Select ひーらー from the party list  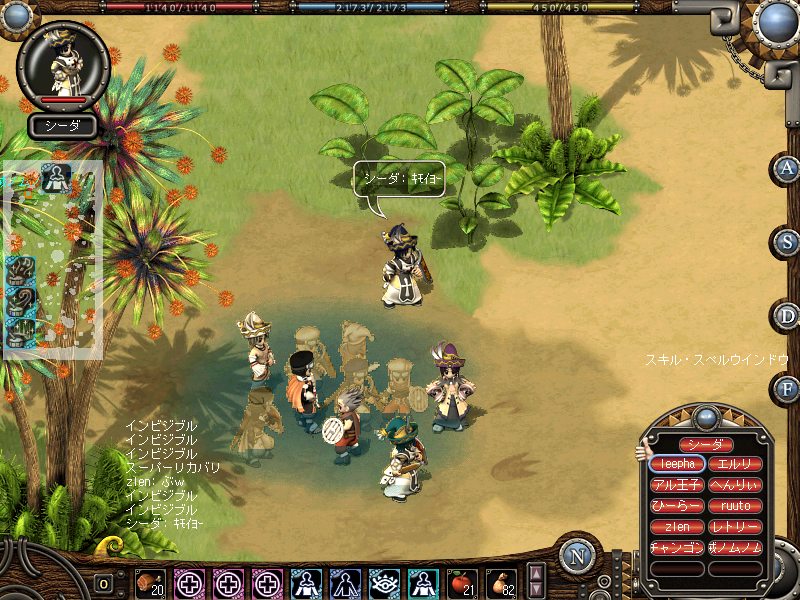[677, 506]
